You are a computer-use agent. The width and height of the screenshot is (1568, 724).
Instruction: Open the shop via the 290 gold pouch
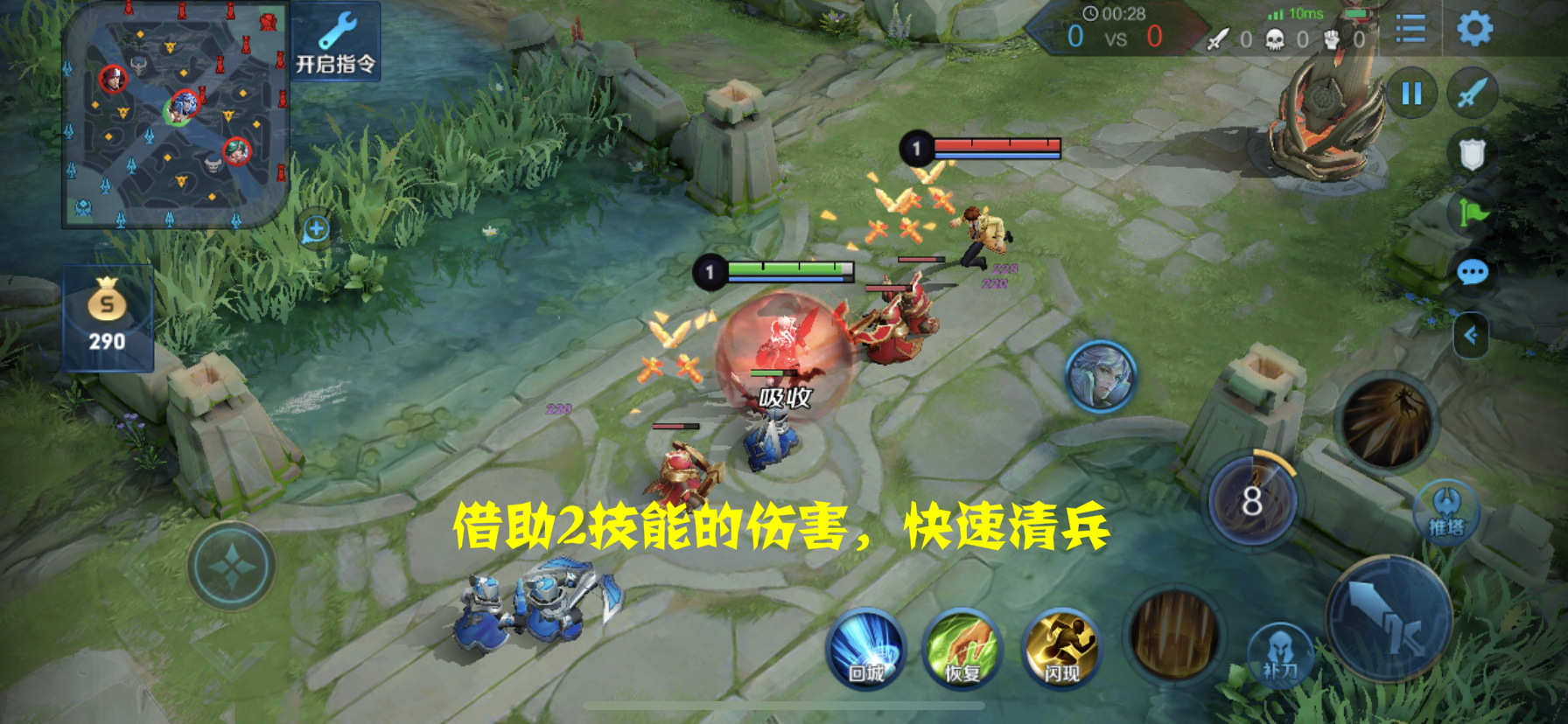(107, 315)
